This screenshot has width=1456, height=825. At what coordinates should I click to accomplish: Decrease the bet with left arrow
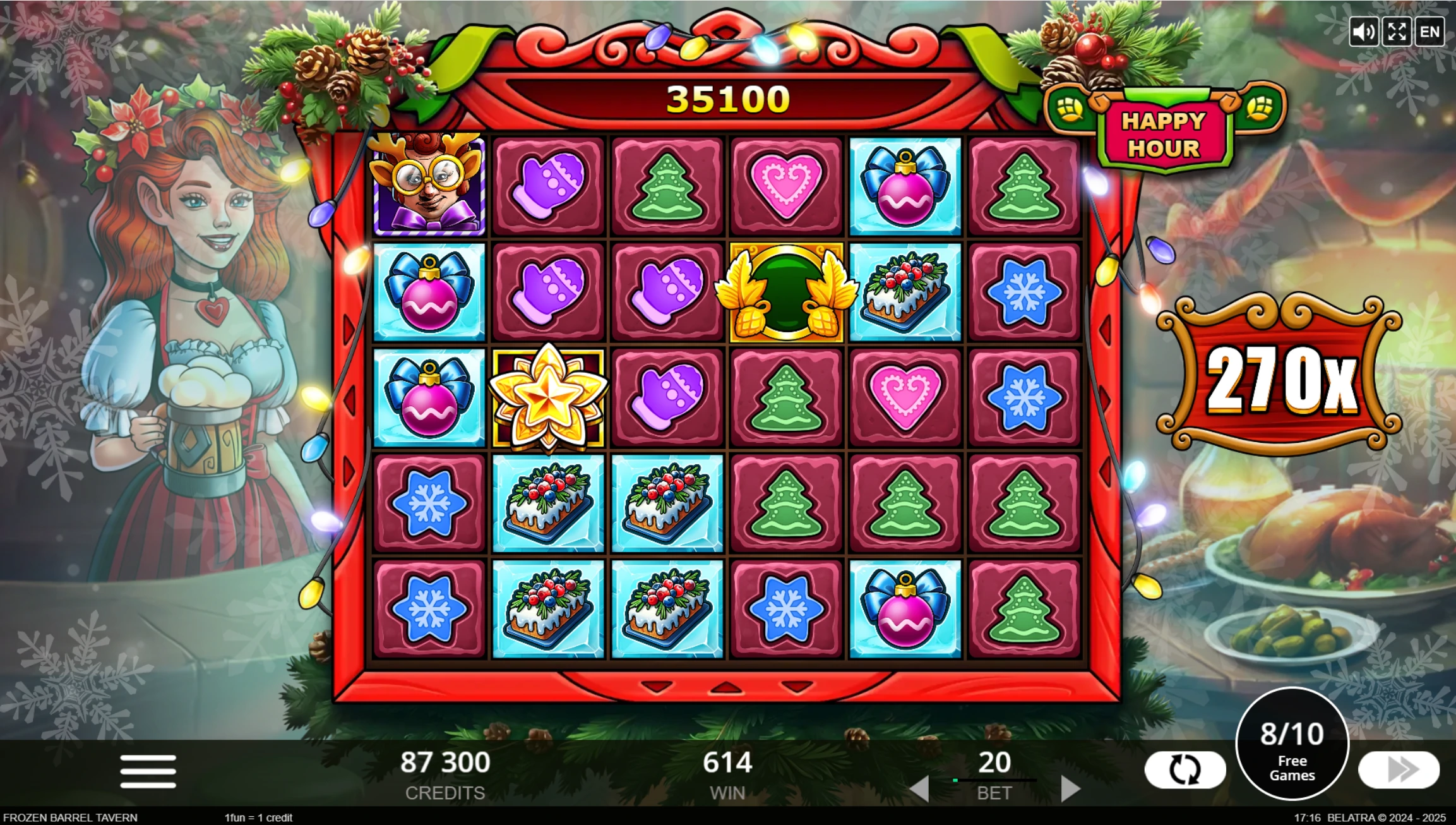919,789
